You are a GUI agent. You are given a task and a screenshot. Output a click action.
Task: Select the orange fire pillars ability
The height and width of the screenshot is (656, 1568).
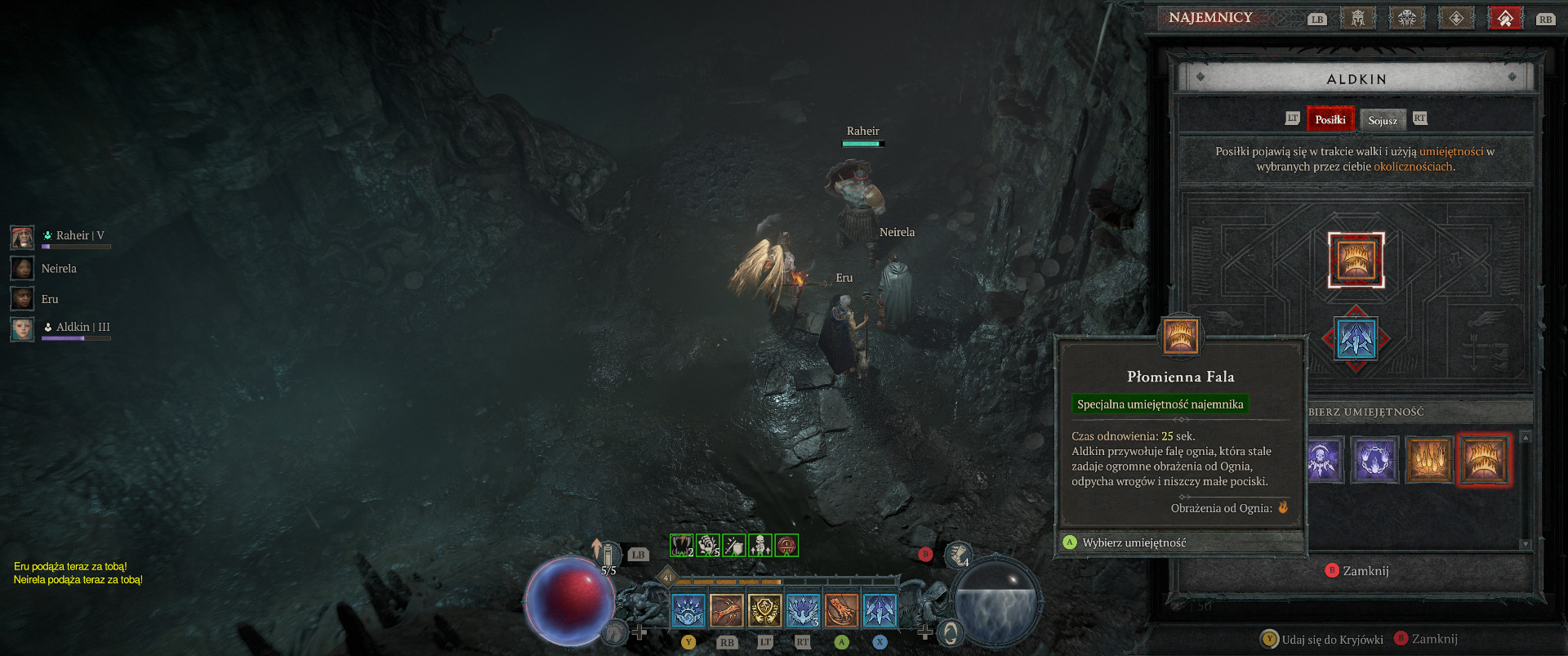tap(1429, 460)
